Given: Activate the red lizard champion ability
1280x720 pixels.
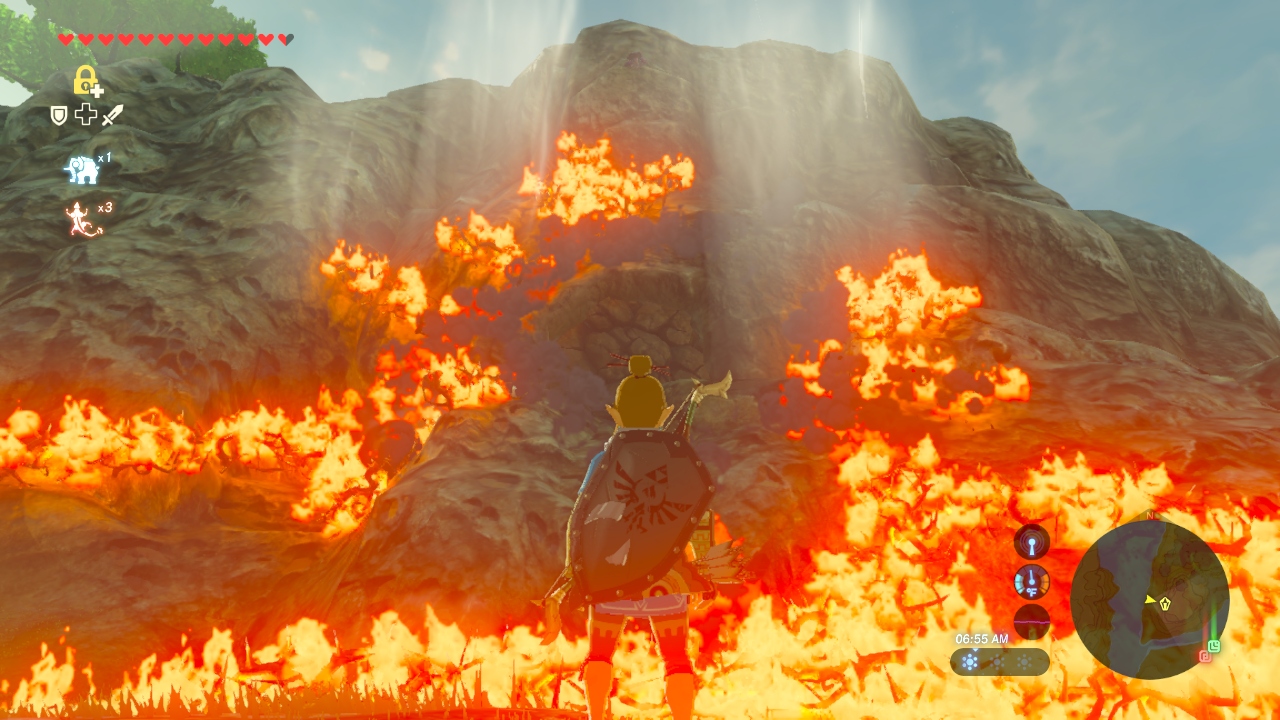Looking at the screenshot, I should pos(82,219).
